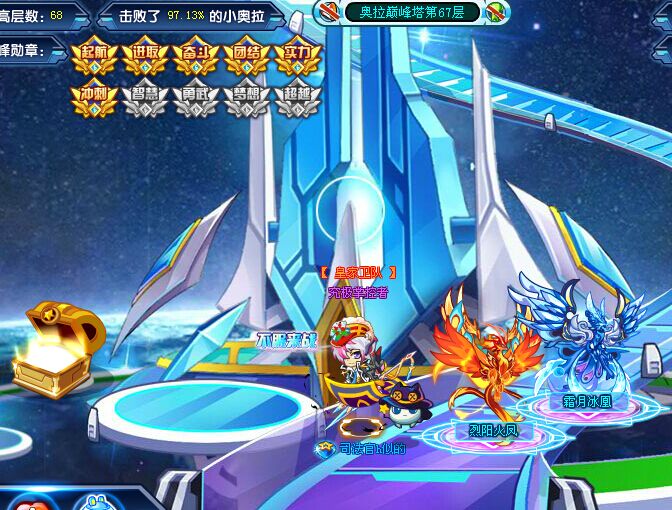The width and height of the screenshot is (672, 510).
Task: View the silver 勇武 medal
Action: 196,98
